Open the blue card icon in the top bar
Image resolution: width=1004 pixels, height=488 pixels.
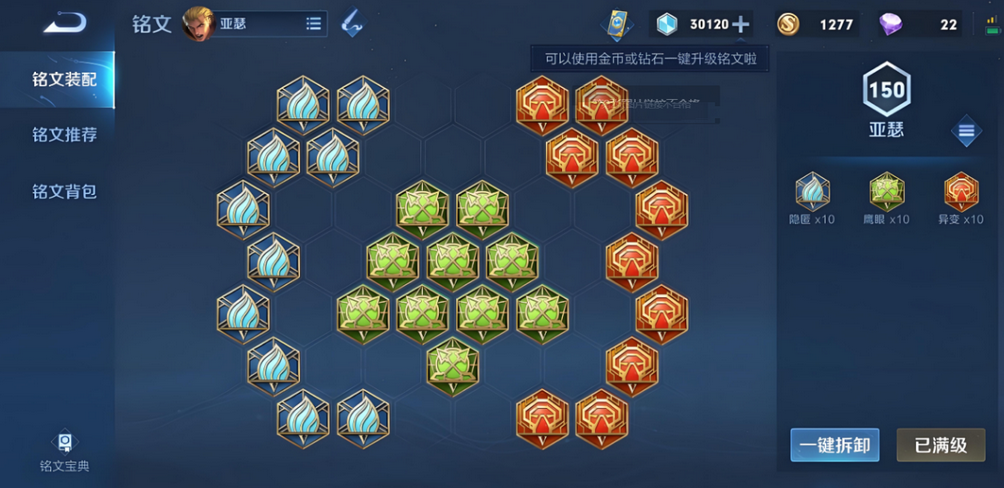point(616,24)
